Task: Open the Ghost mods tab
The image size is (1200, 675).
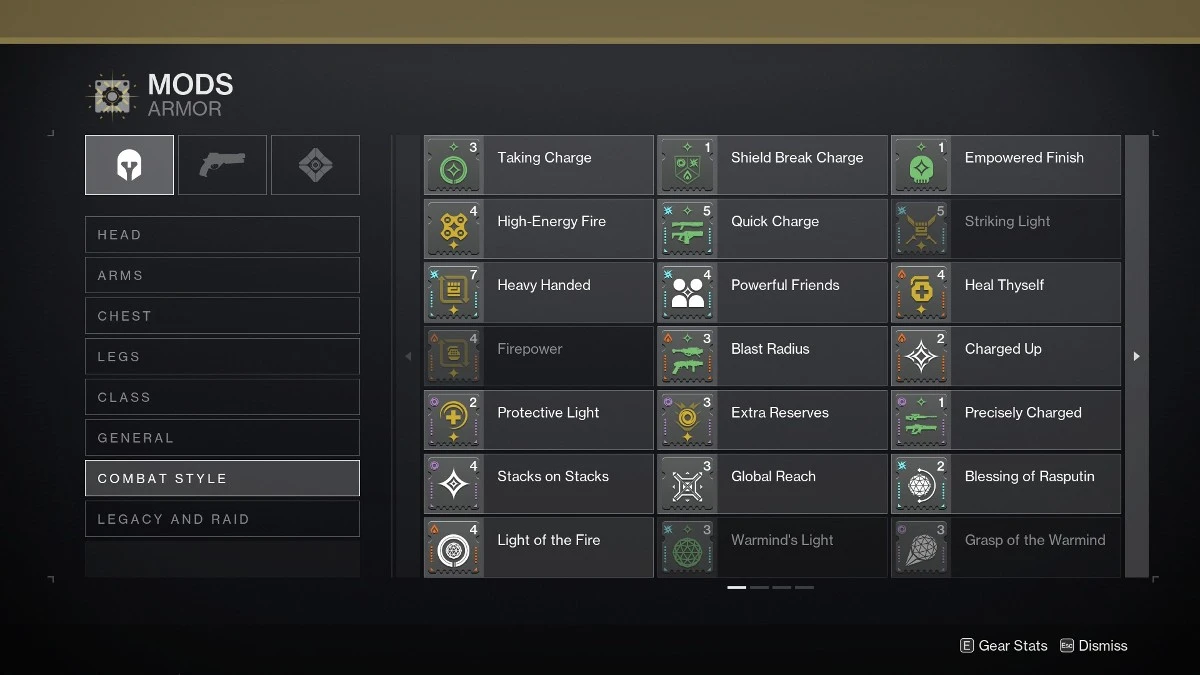Action: click(x=315, y=165)
